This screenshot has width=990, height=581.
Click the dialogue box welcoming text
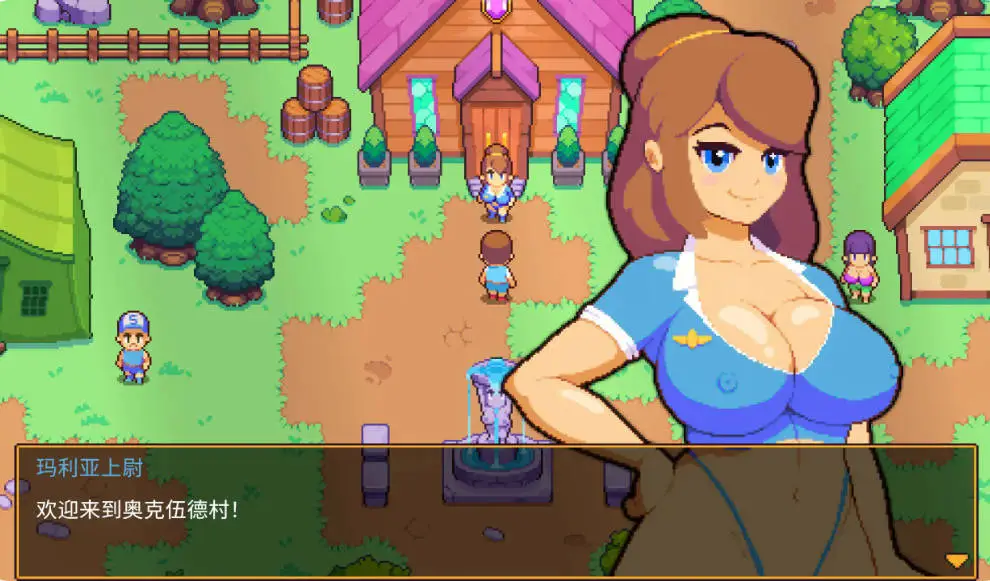[x=137, y=508]
